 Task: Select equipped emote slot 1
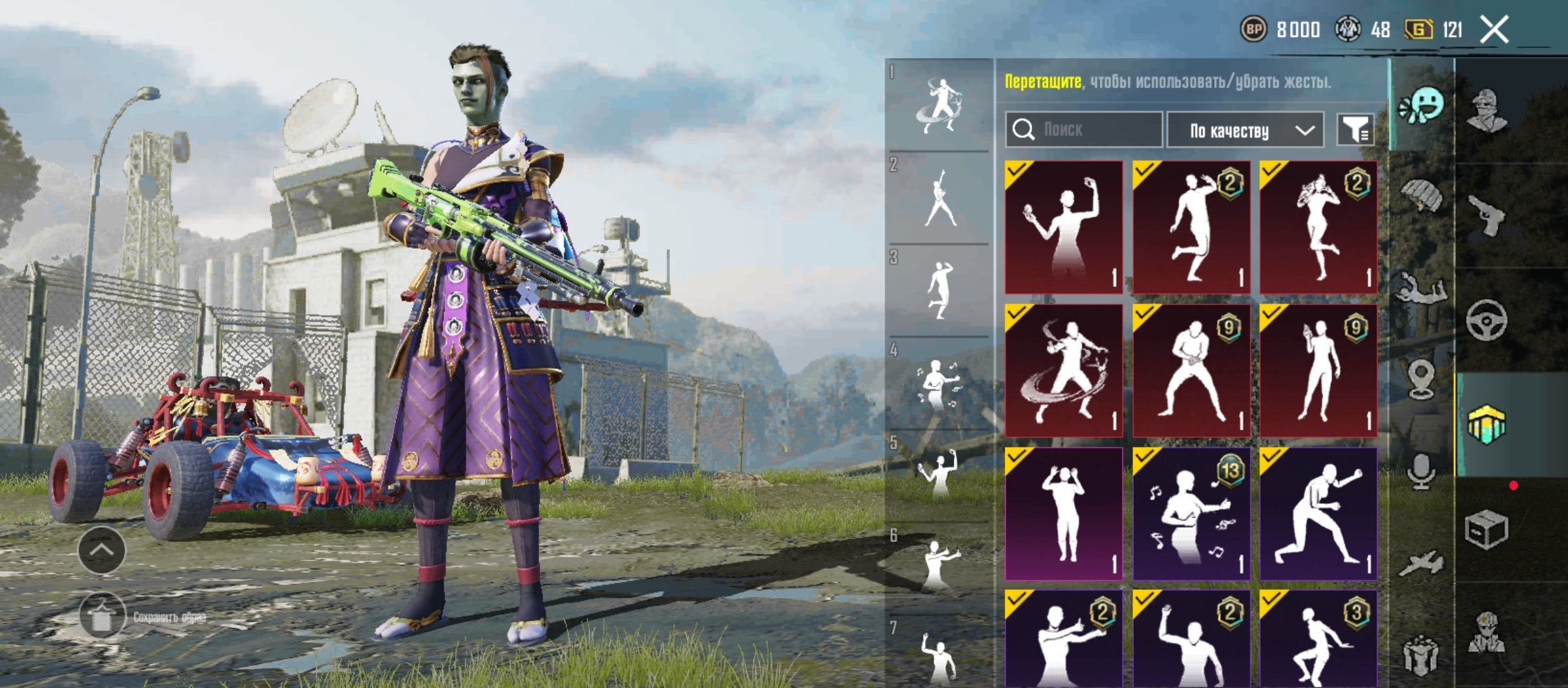pyautogui.click(x=940, y=106)
